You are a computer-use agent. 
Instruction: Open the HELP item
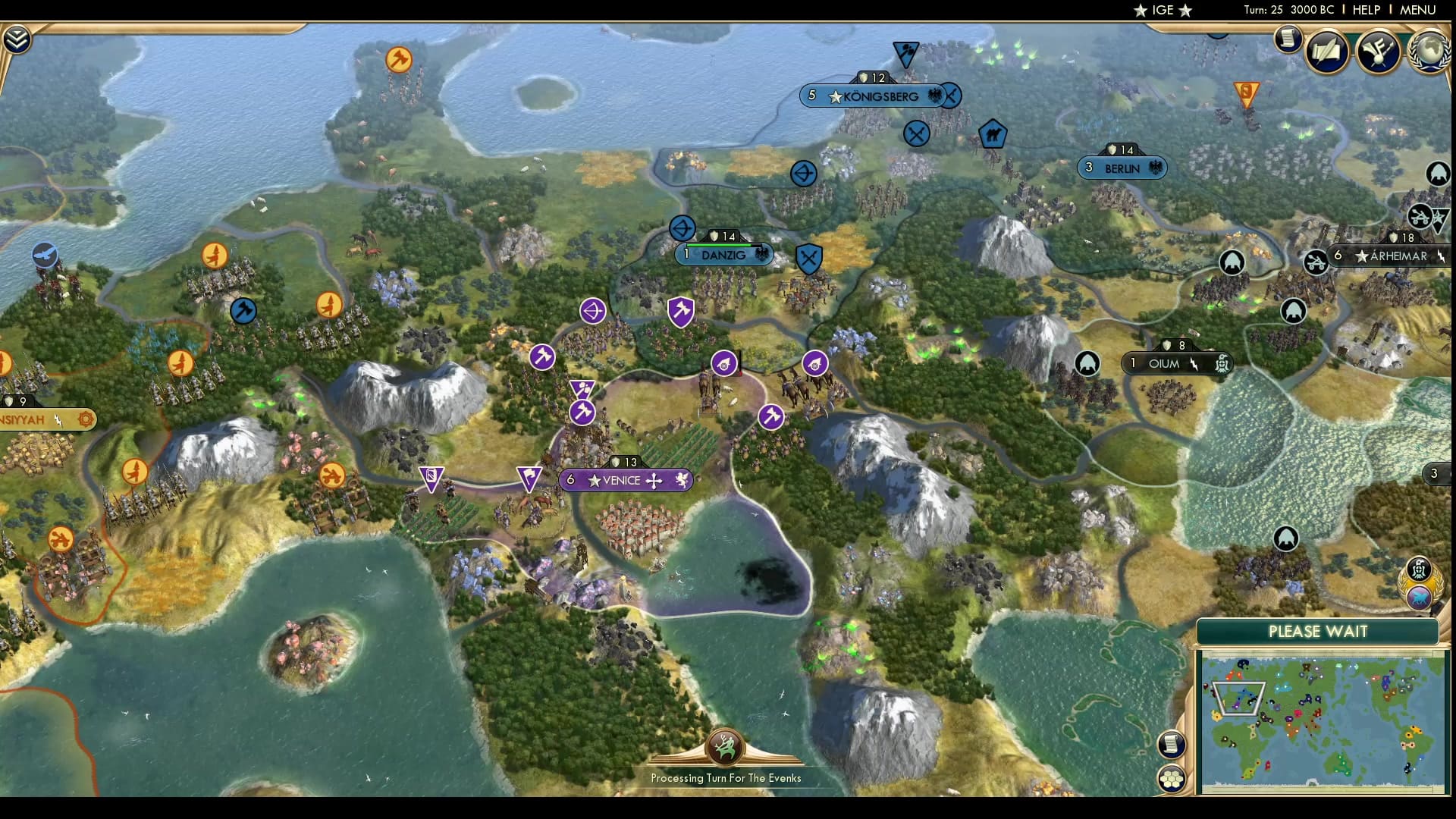(1365, 10)
